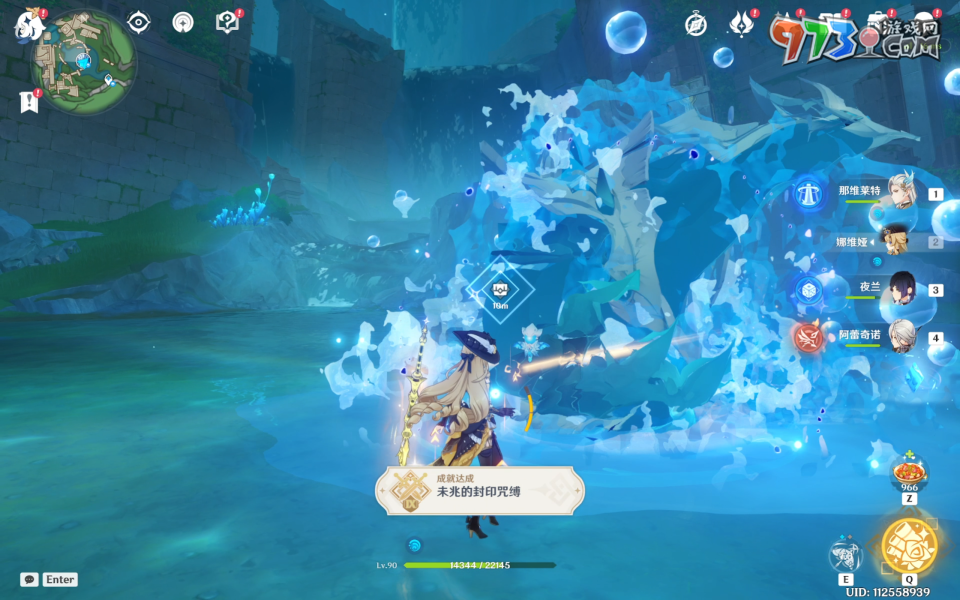
Task: Switch to party member 那维莱特
Action: point(902,194)
